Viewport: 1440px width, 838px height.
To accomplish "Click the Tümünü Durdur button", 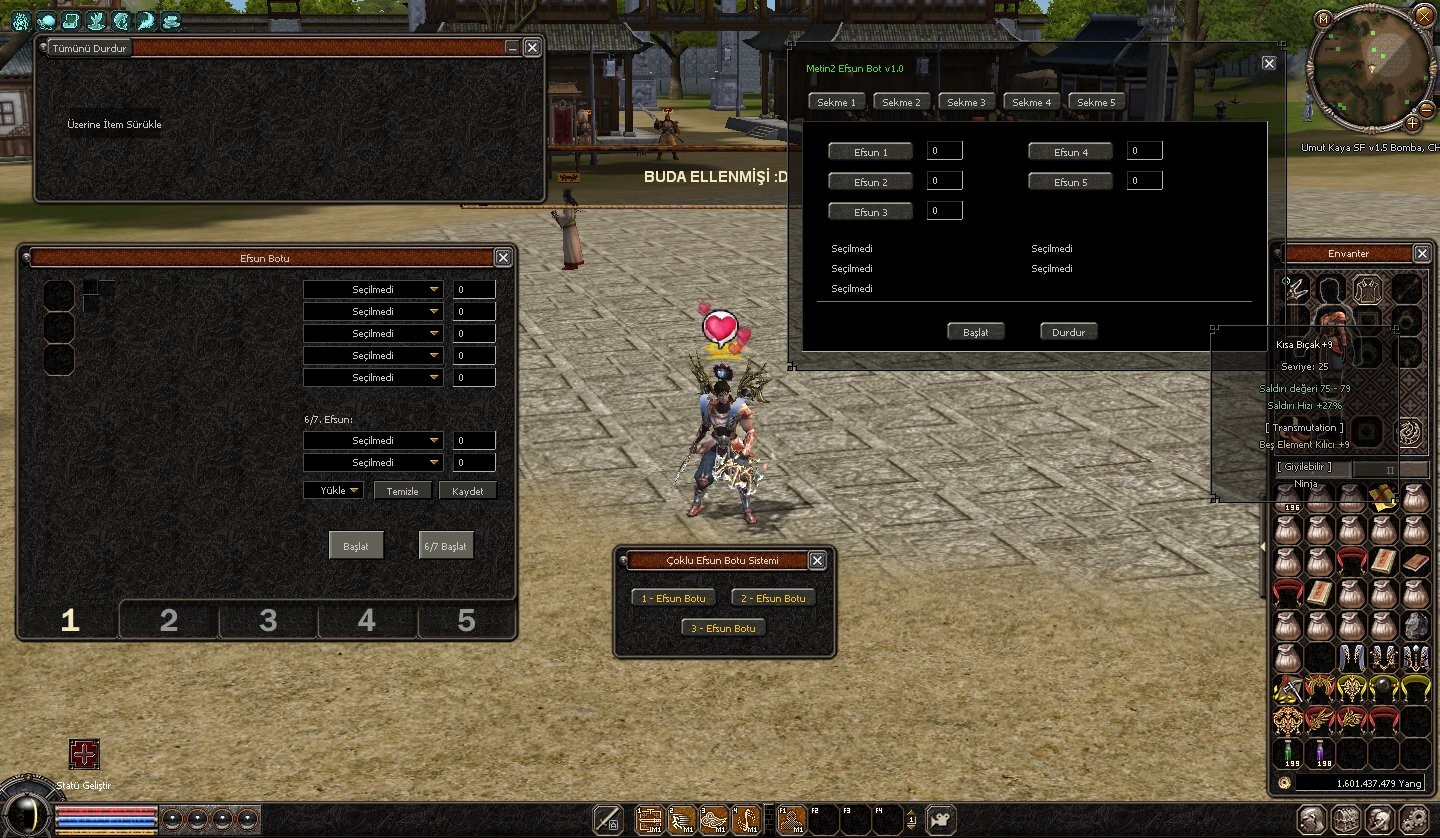I will [90, 48].
